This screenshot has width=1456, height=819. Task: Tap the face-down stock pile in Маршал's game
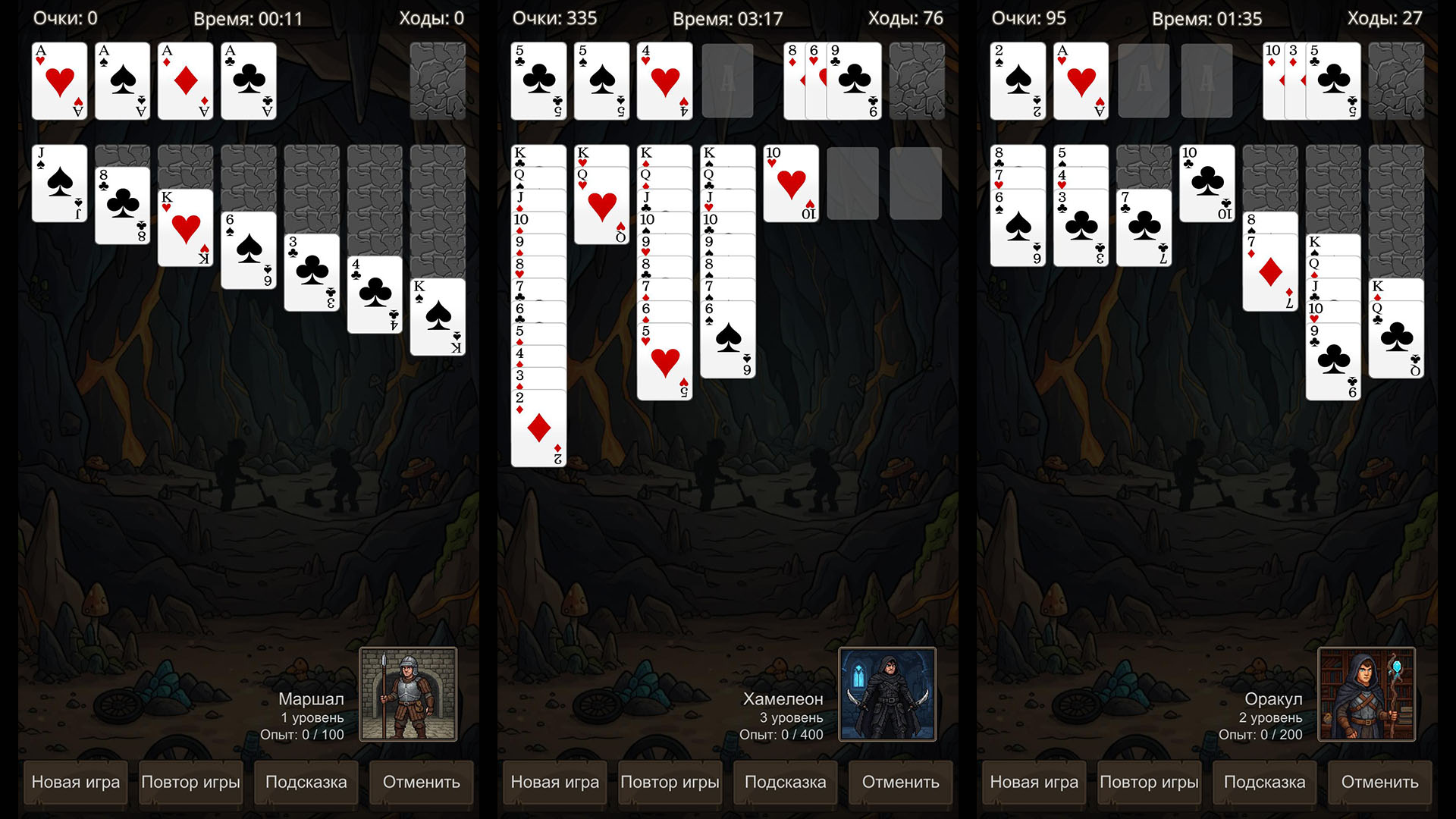438,81
